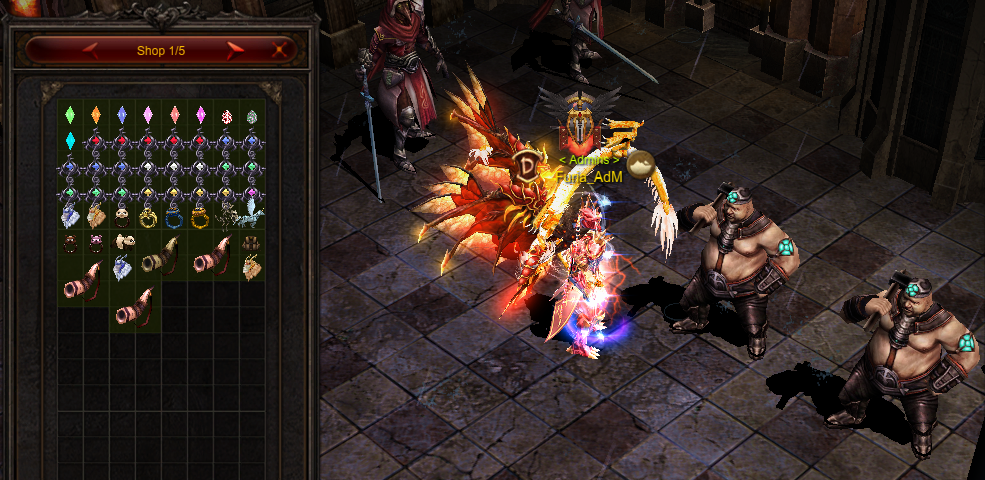Screen dimensions: 985x480
Task: Select the grey egg item
Action: click(x=252, y=116)
